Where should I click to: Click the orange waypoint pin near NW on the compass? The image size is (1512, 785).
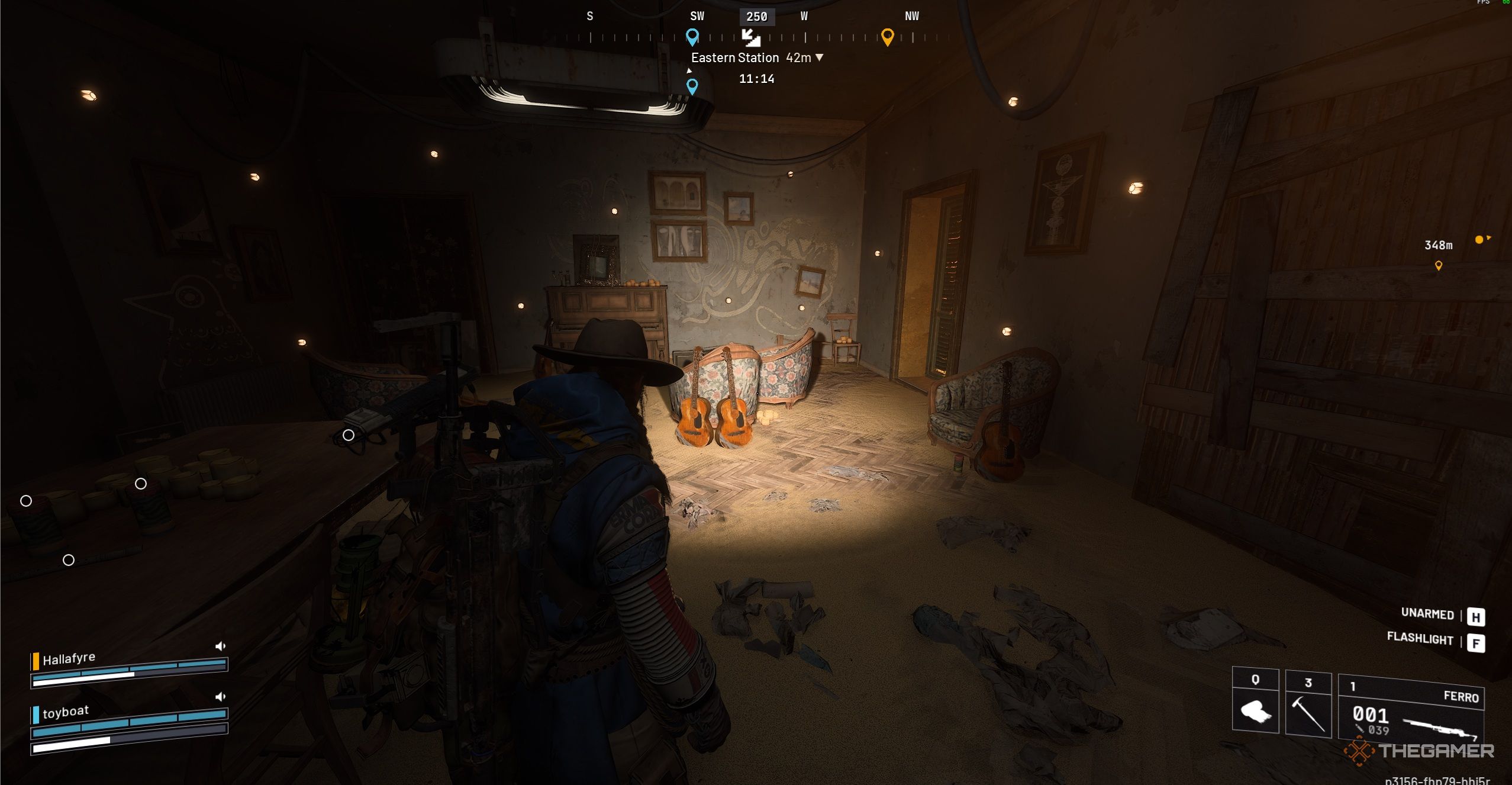click(888, 38)
